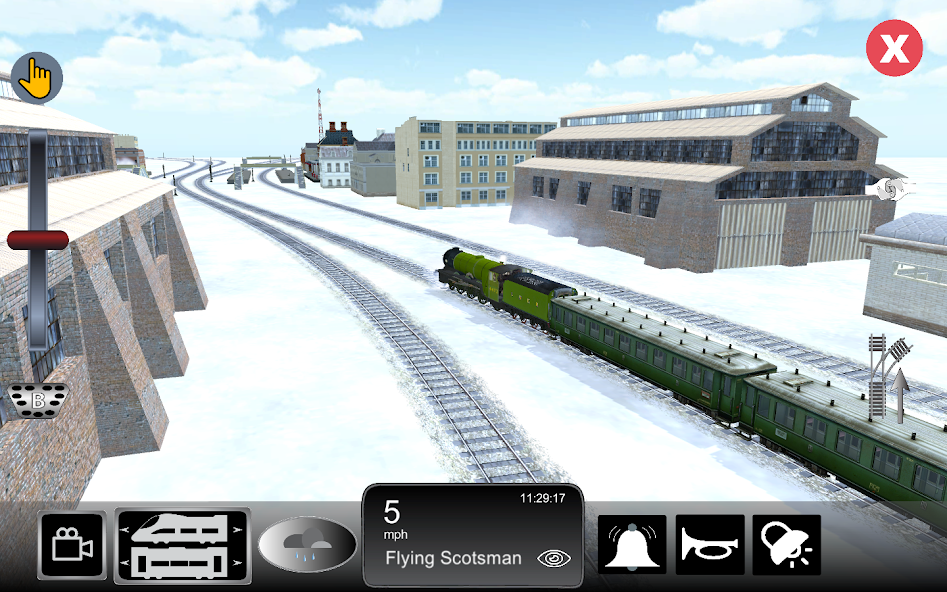
Task: Open the train selection panel
Action: (x=183, y=546)
